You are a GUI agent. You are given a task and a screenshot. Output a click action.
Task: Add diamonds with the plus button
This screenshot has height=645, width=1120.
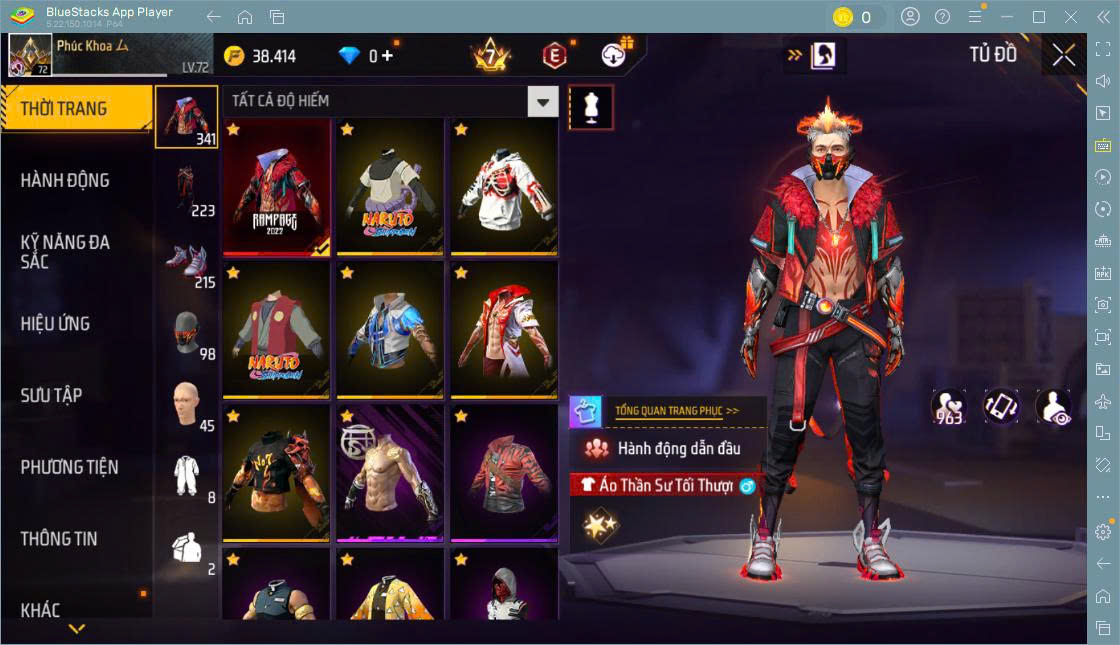point(387,56)
